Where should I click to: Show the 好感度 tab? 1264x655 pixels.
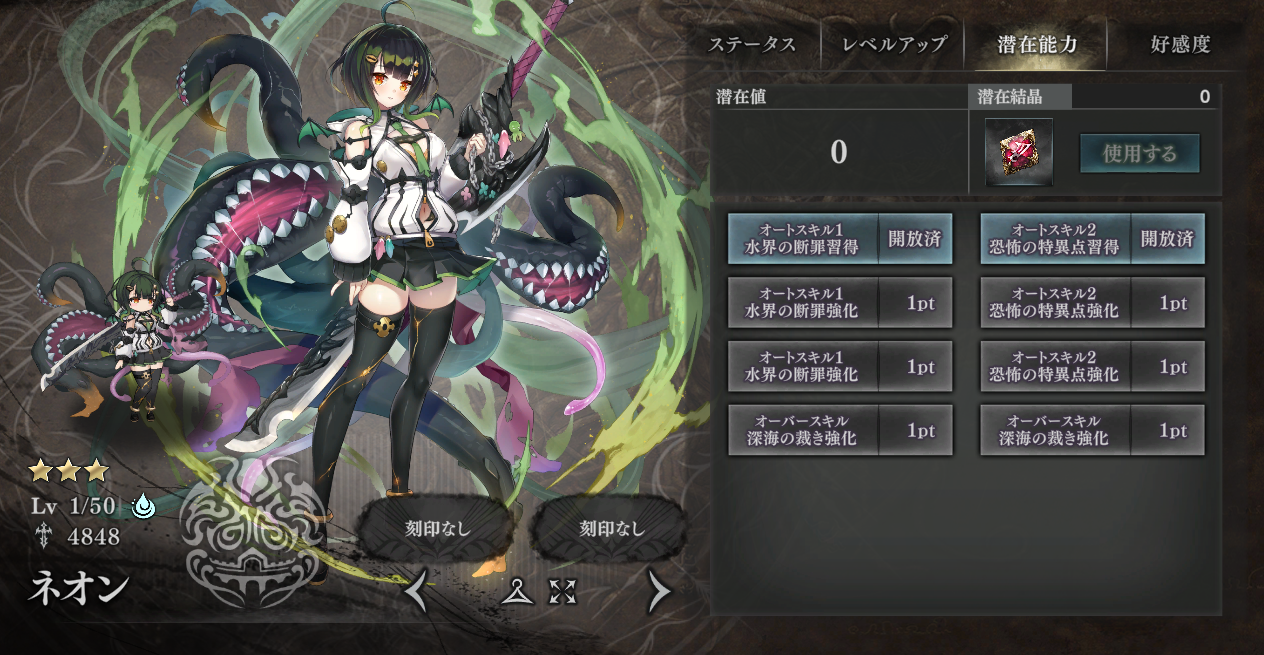tap(1180, 45)
